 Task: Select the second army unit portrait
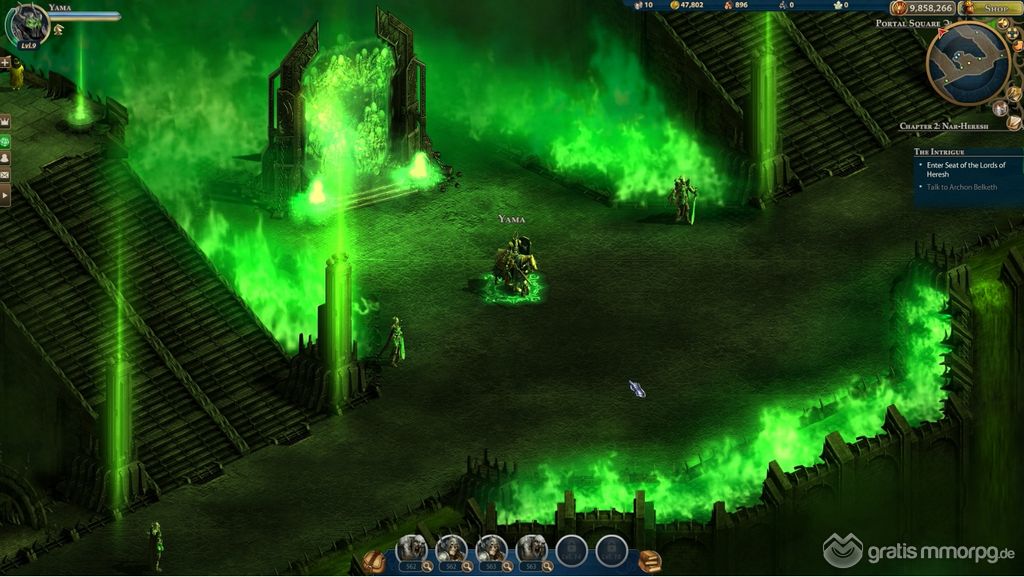tap(451, 547)
